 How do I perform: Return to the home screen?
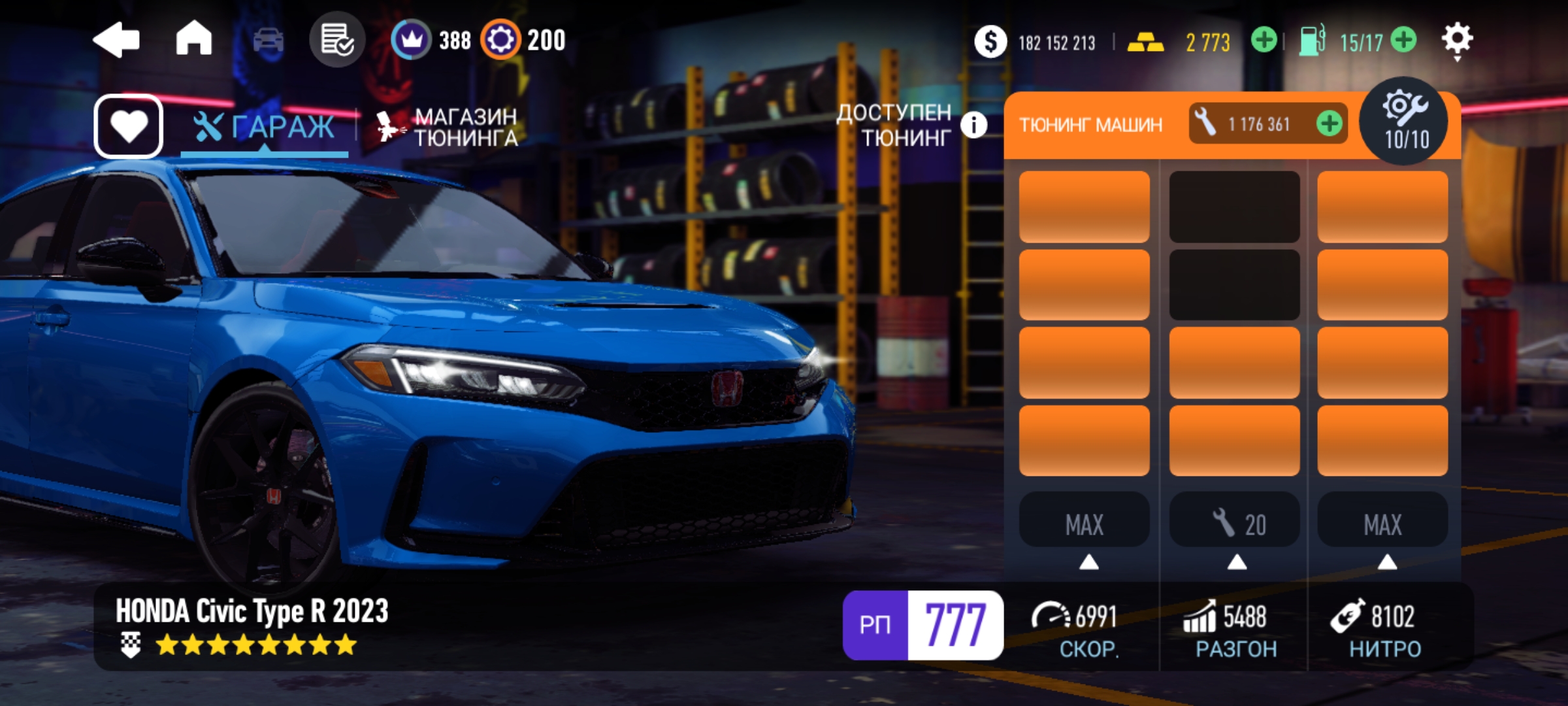click(194, 39)
